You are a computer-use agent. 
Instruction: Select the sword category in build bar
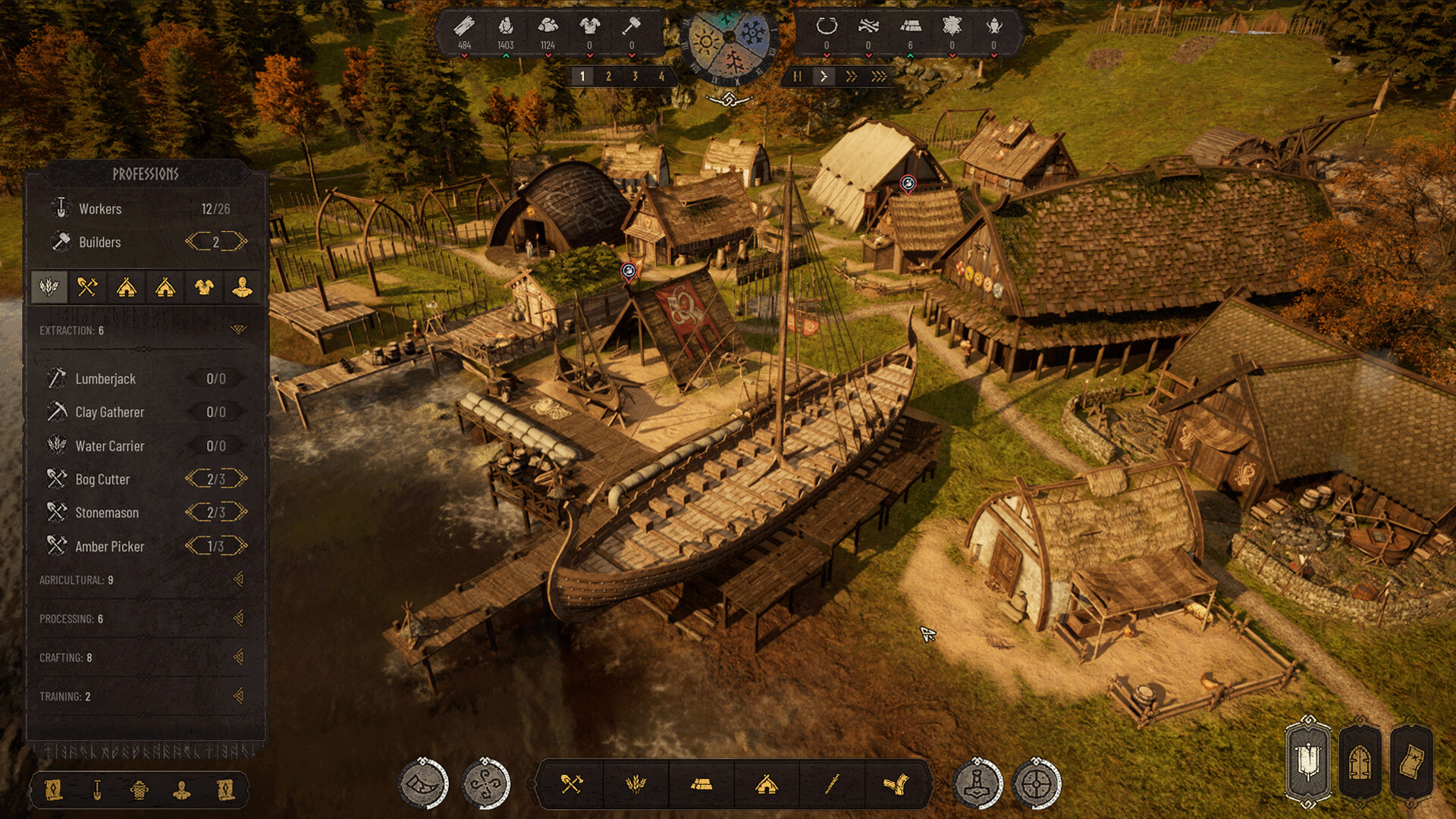pos(832,784)
